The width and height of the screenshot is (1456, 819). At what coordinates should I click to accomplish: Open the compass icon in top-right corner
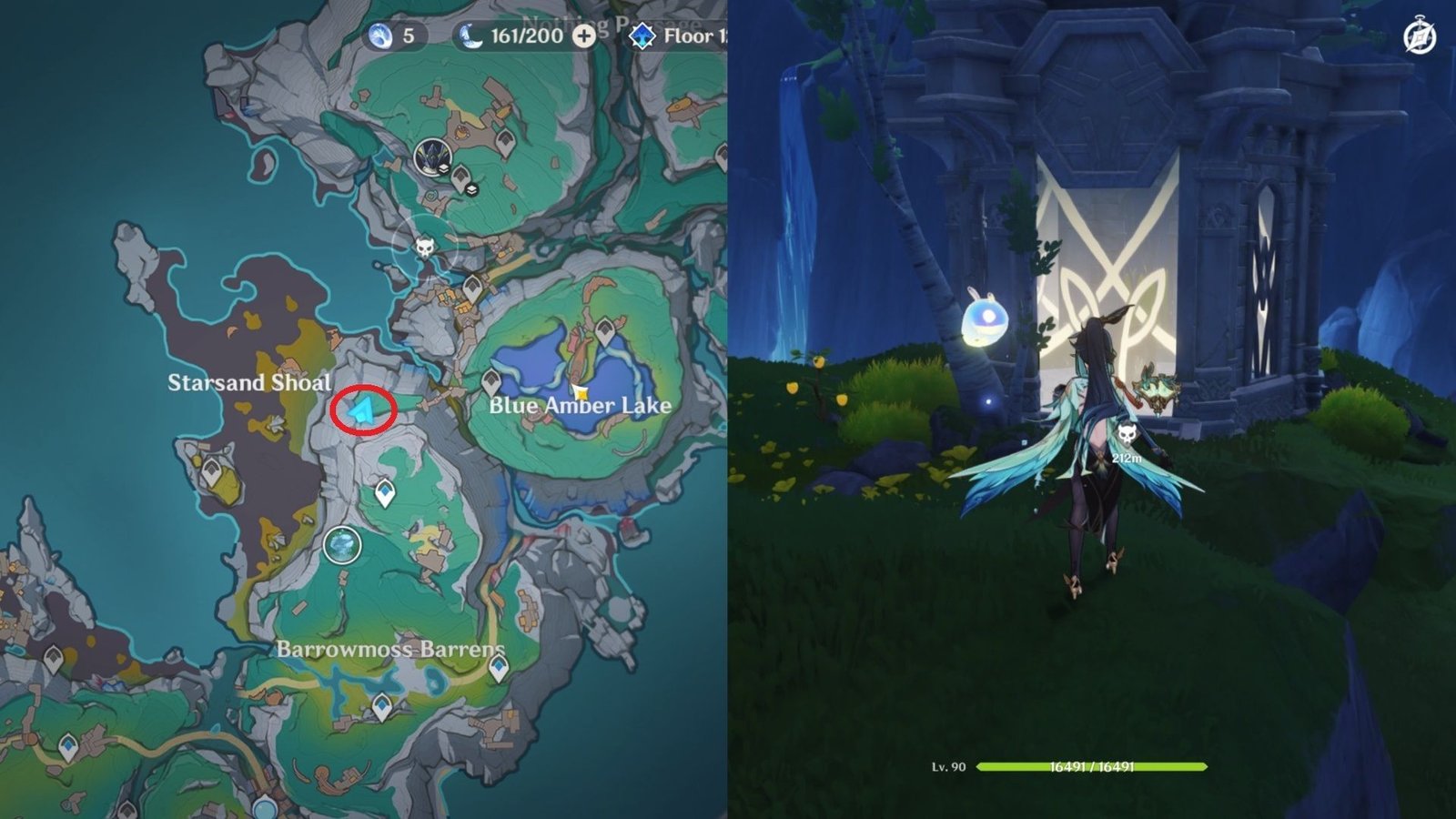click(x=1420, y=38)
